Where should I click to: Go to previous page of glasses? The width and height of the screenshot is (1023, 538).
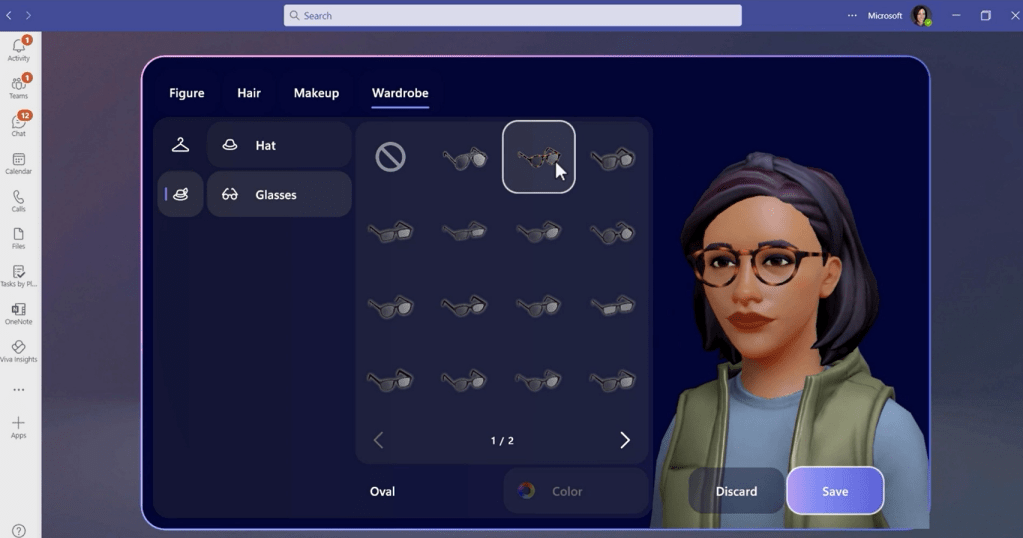(378, 441)
